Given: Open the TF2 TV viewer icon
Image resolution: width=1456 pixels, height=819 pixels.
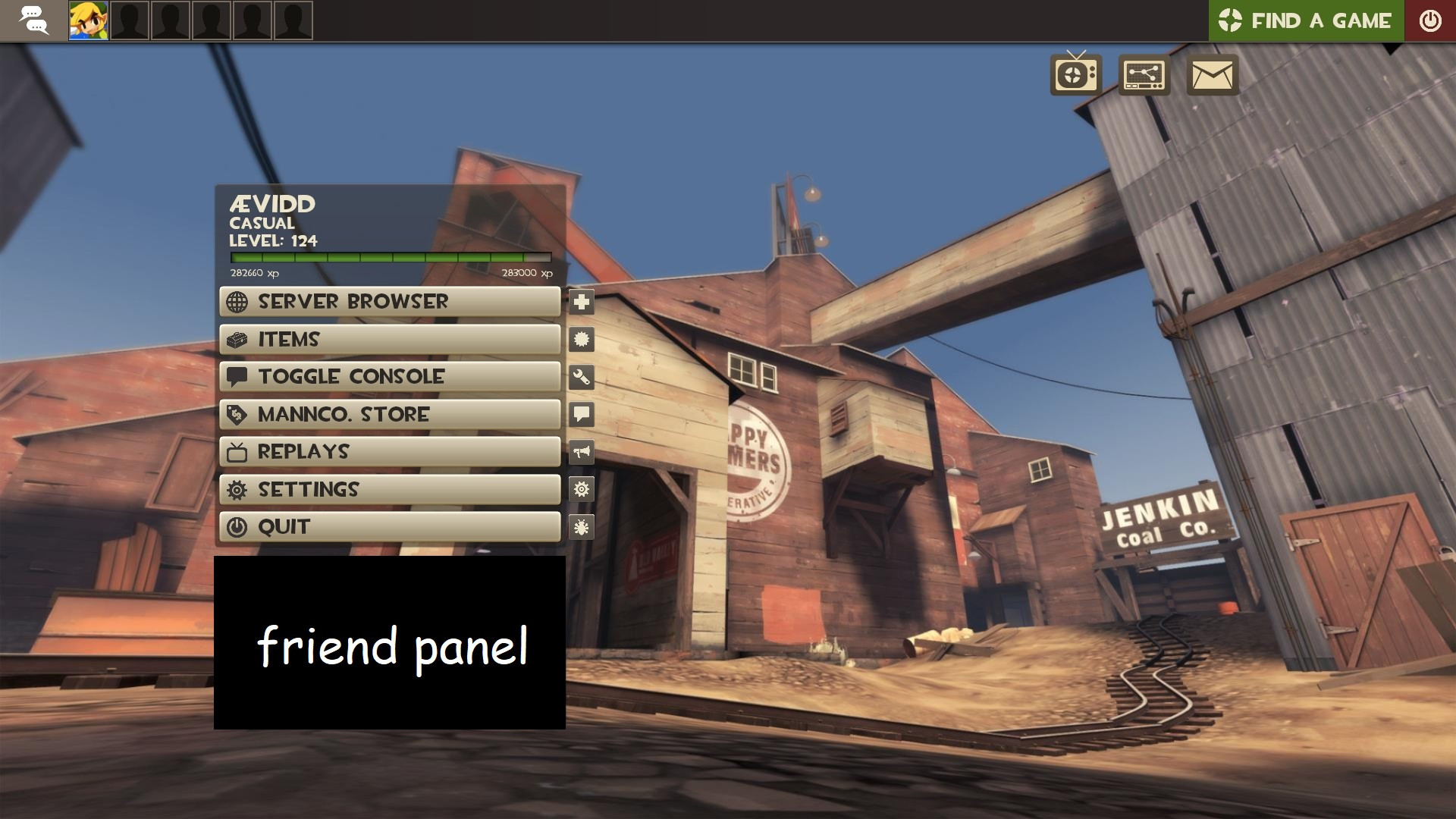Looking at the screenshot, I should 1074,76.
